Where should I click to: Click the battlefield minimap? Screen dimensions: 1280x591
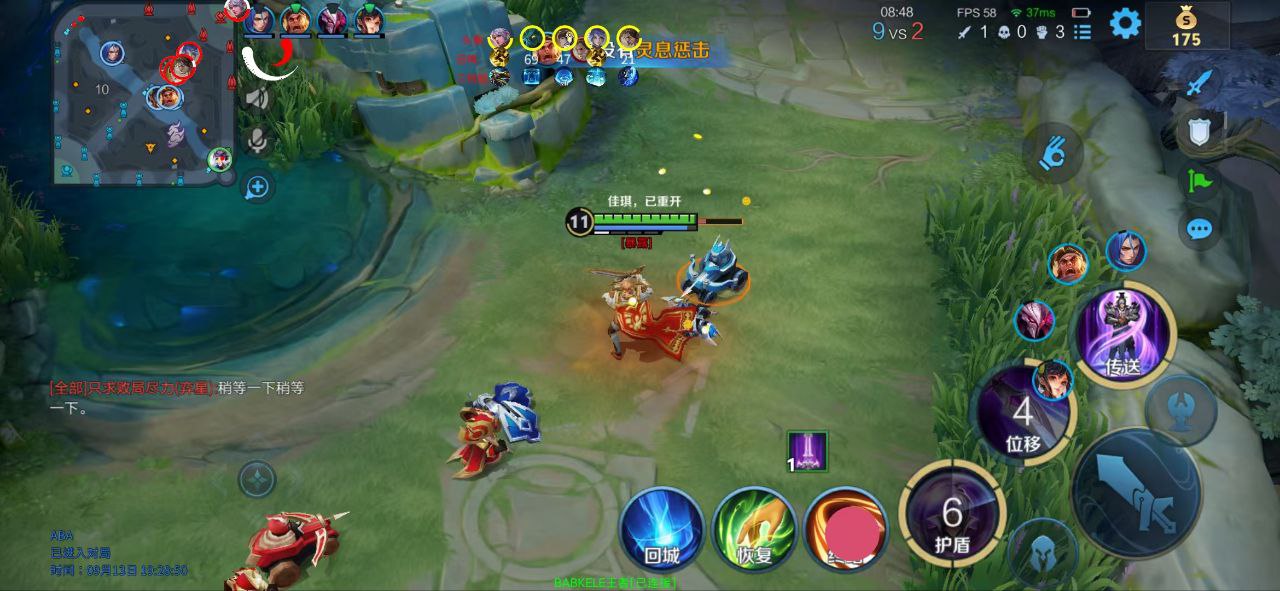point(143,95)
